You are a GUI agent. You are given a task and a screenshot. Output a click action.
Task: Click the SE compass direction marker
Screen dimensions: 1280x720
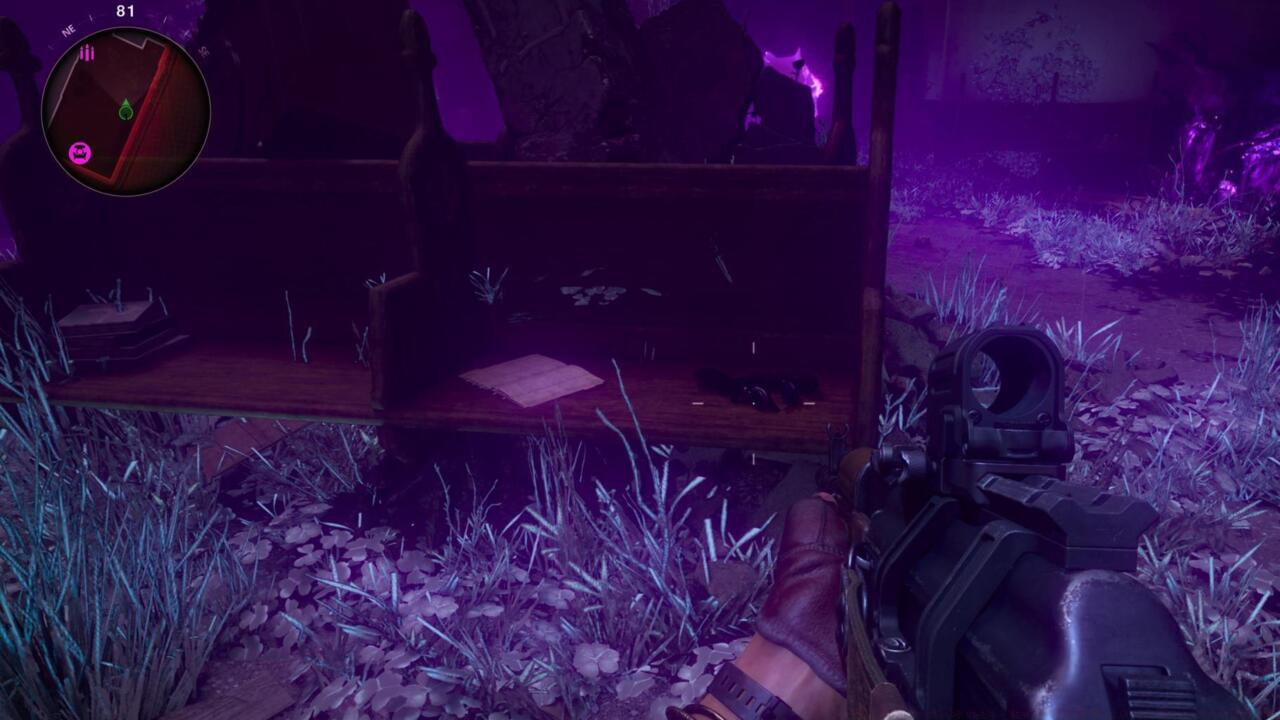[204, 51]
